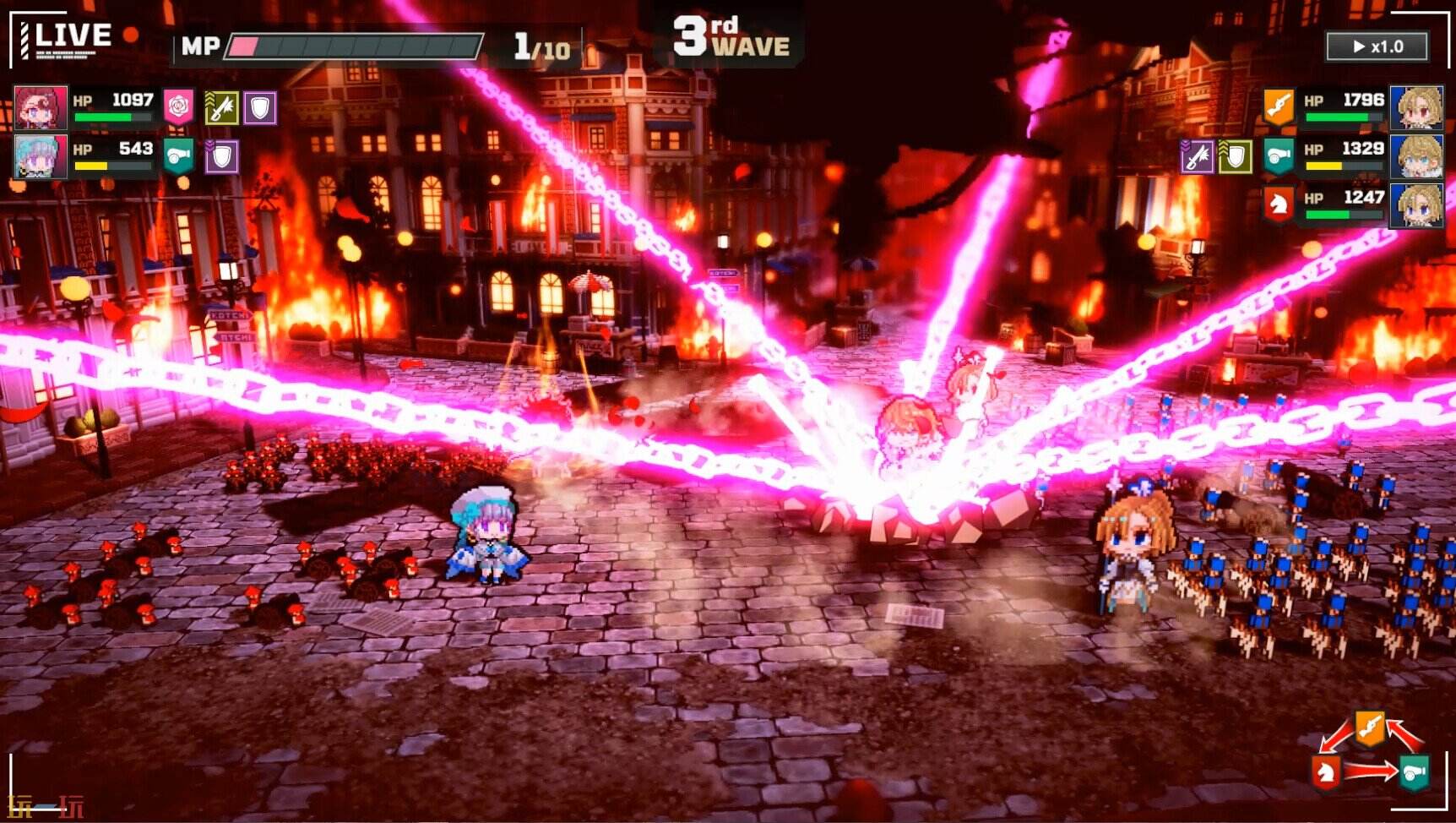
Task: Click the red knight badge beside 1247 HP
Action: click(1279, 204)
